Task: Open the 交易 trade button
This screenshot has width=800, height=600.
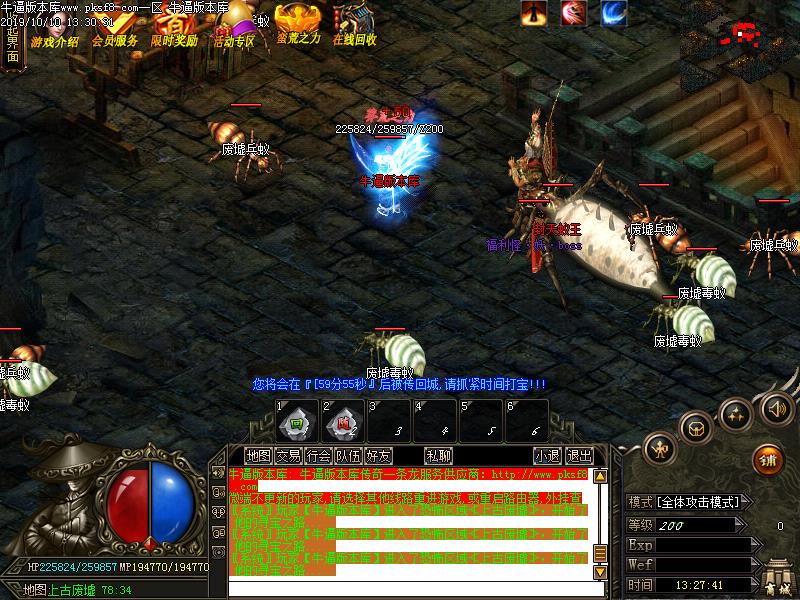Action: tap(288, 456)
